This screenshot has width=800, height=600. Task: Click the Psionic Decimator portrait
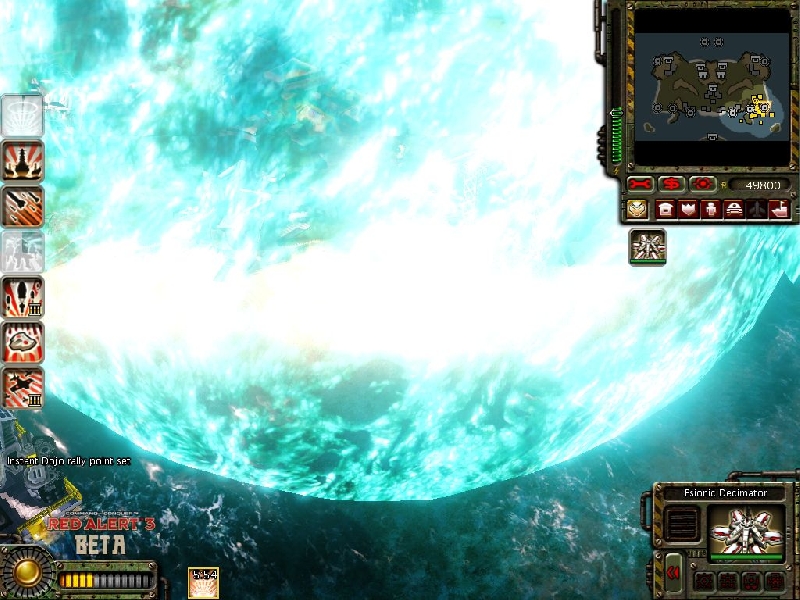pyautogui.click(x=745, y=529)
